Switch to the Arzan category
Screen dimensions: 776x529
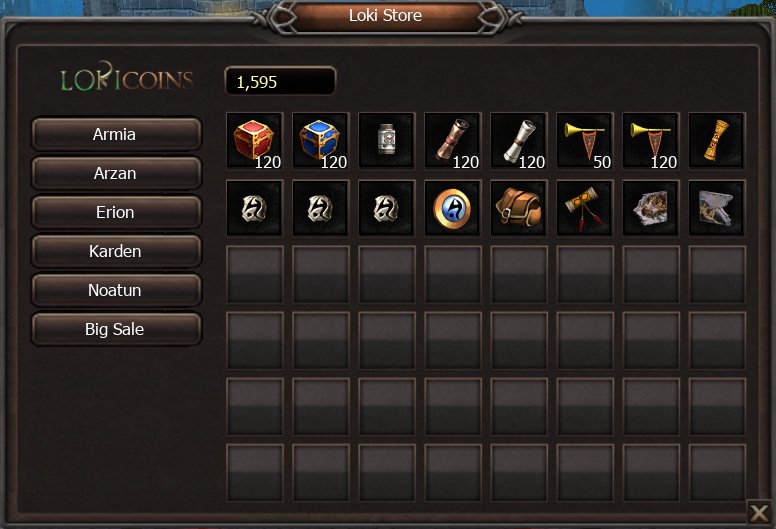tap(116, 173)
